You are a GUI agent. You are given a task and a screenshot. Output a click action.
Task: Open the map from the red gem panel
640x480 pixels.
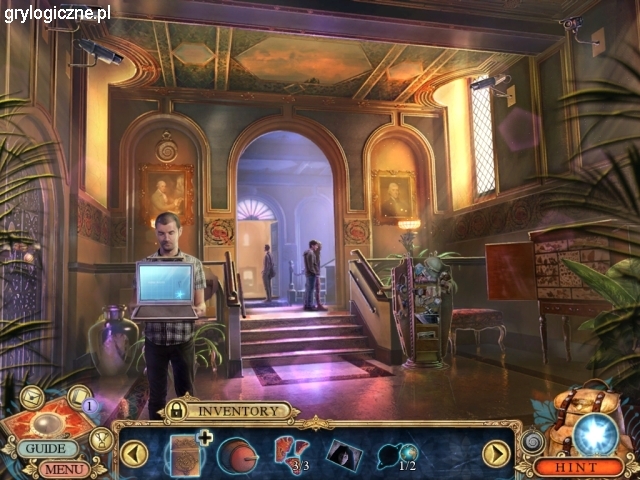(x=47, y=421)
